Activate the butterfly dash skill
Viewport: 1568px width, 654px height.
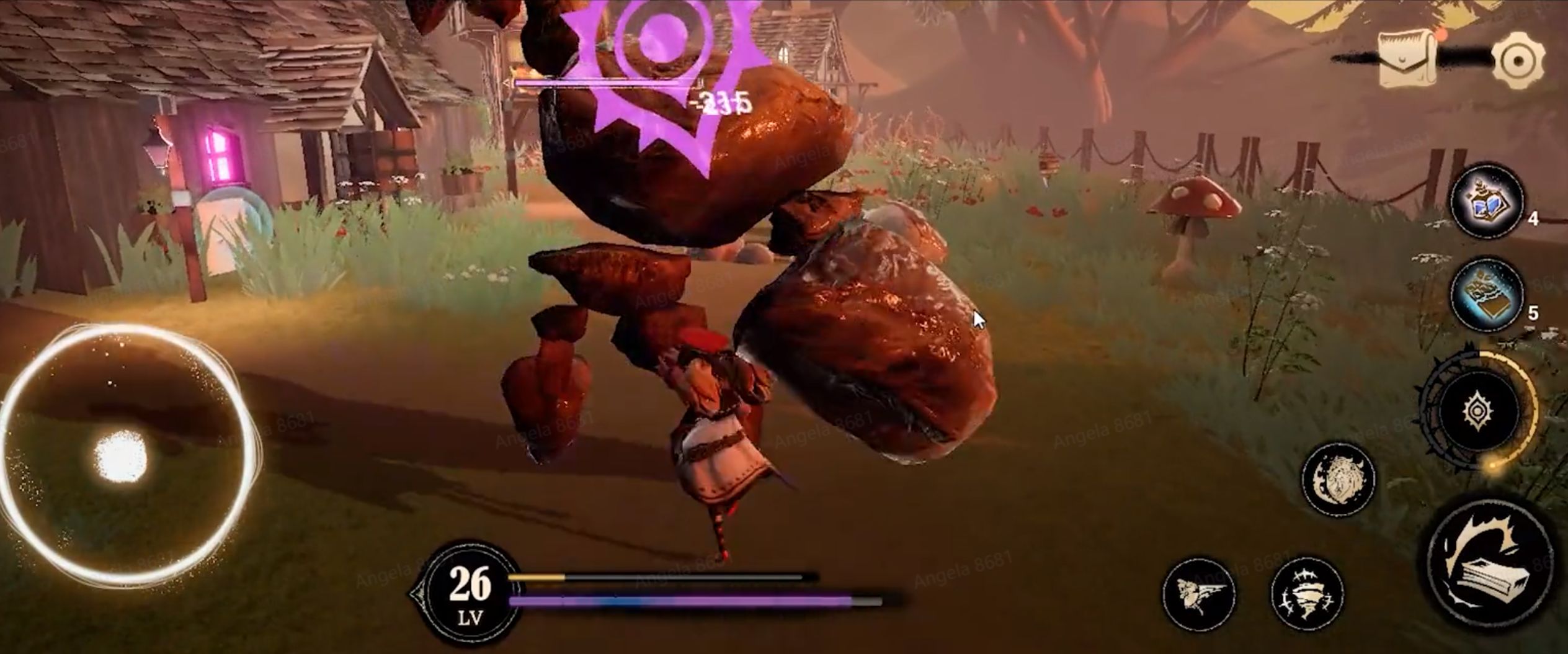click(1198, 594)
